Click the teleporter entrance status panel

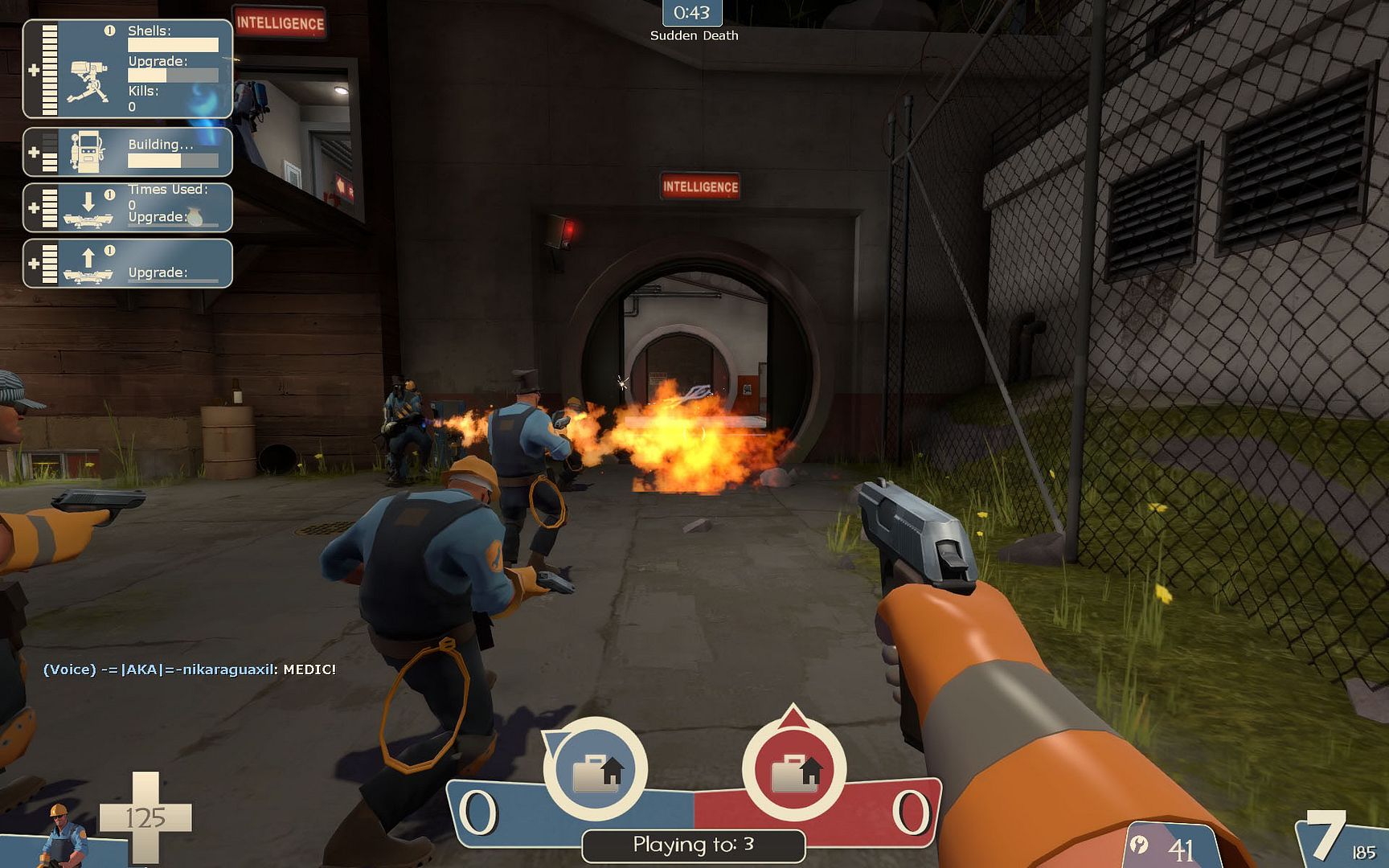128,207
